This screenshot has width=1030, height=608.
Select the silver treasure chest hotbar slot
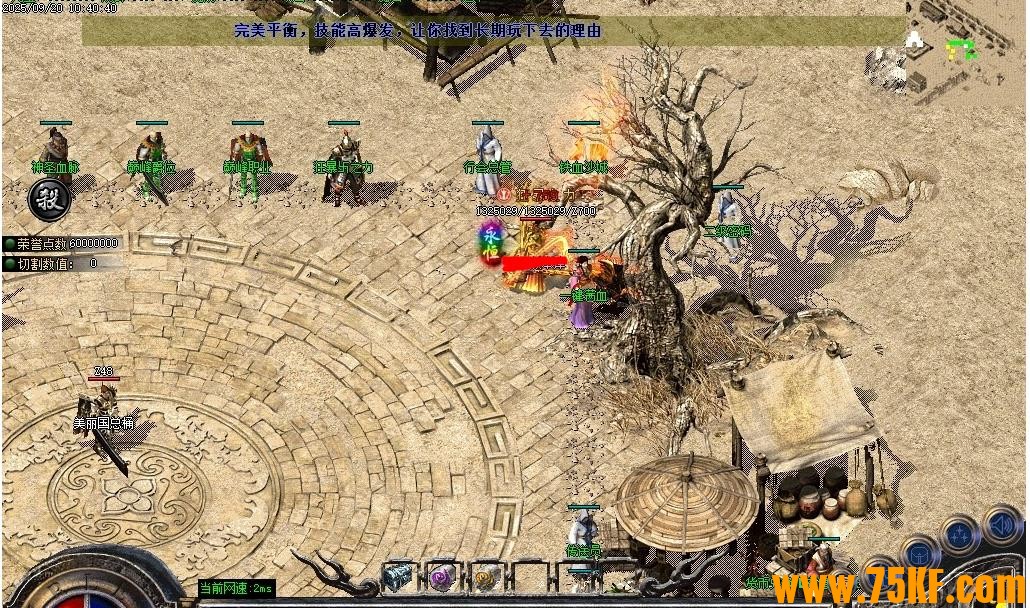click(398, 575)
